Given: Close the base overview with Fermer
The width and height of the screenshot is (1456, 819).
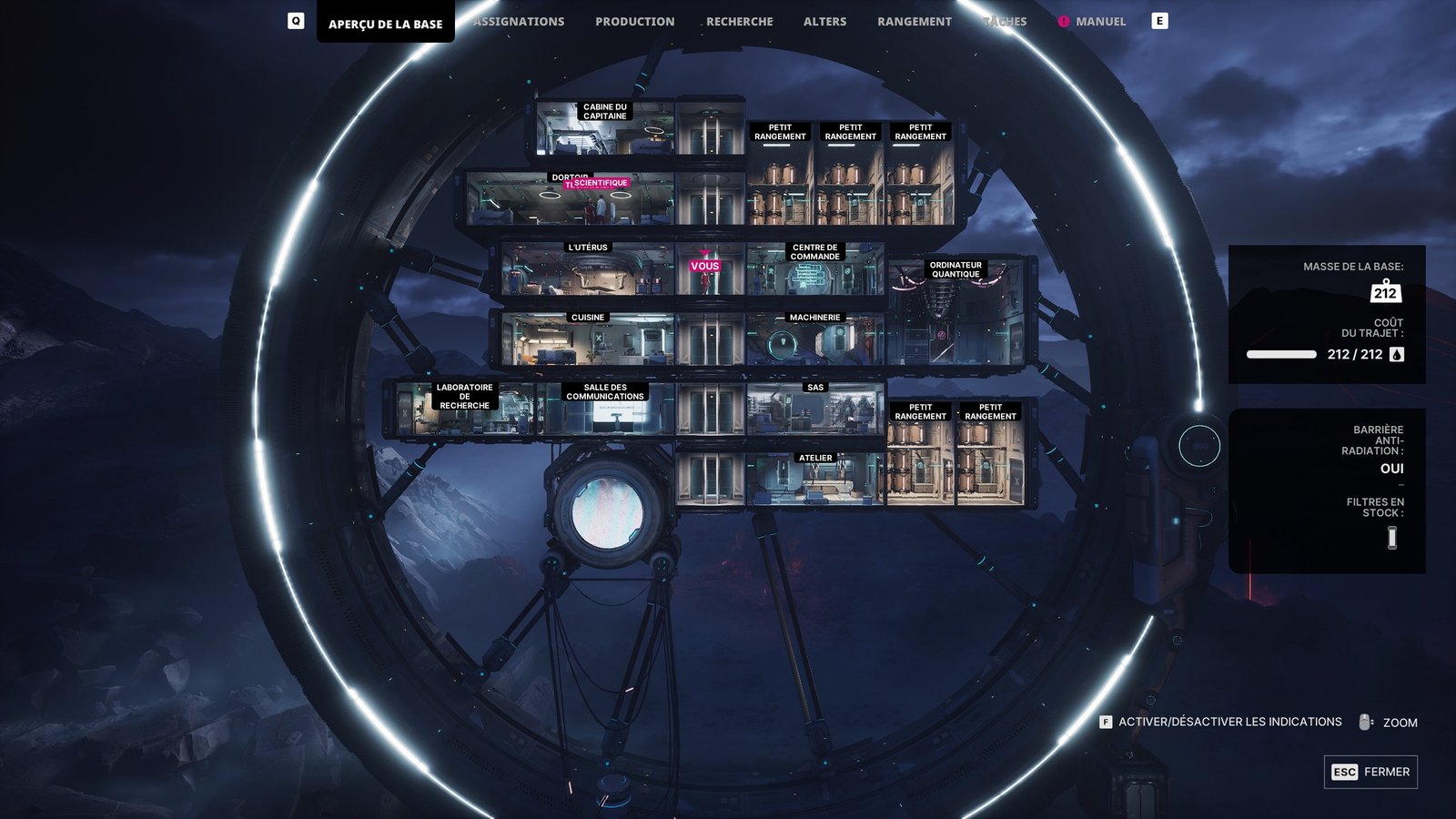Looking at the screenshot, I should click(x=1370, y=772).
